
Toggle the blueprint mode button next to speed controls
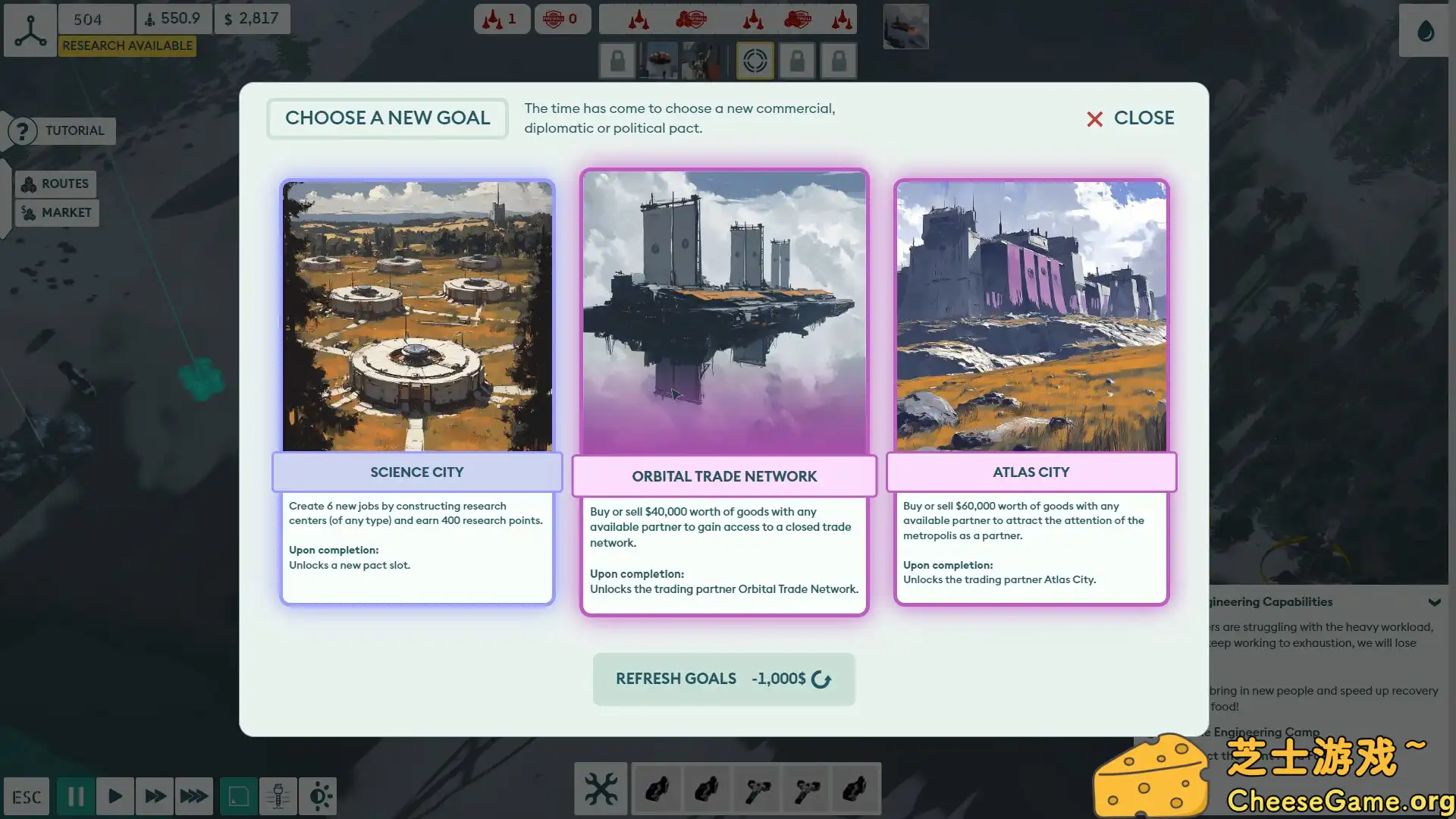coord(239,796)
